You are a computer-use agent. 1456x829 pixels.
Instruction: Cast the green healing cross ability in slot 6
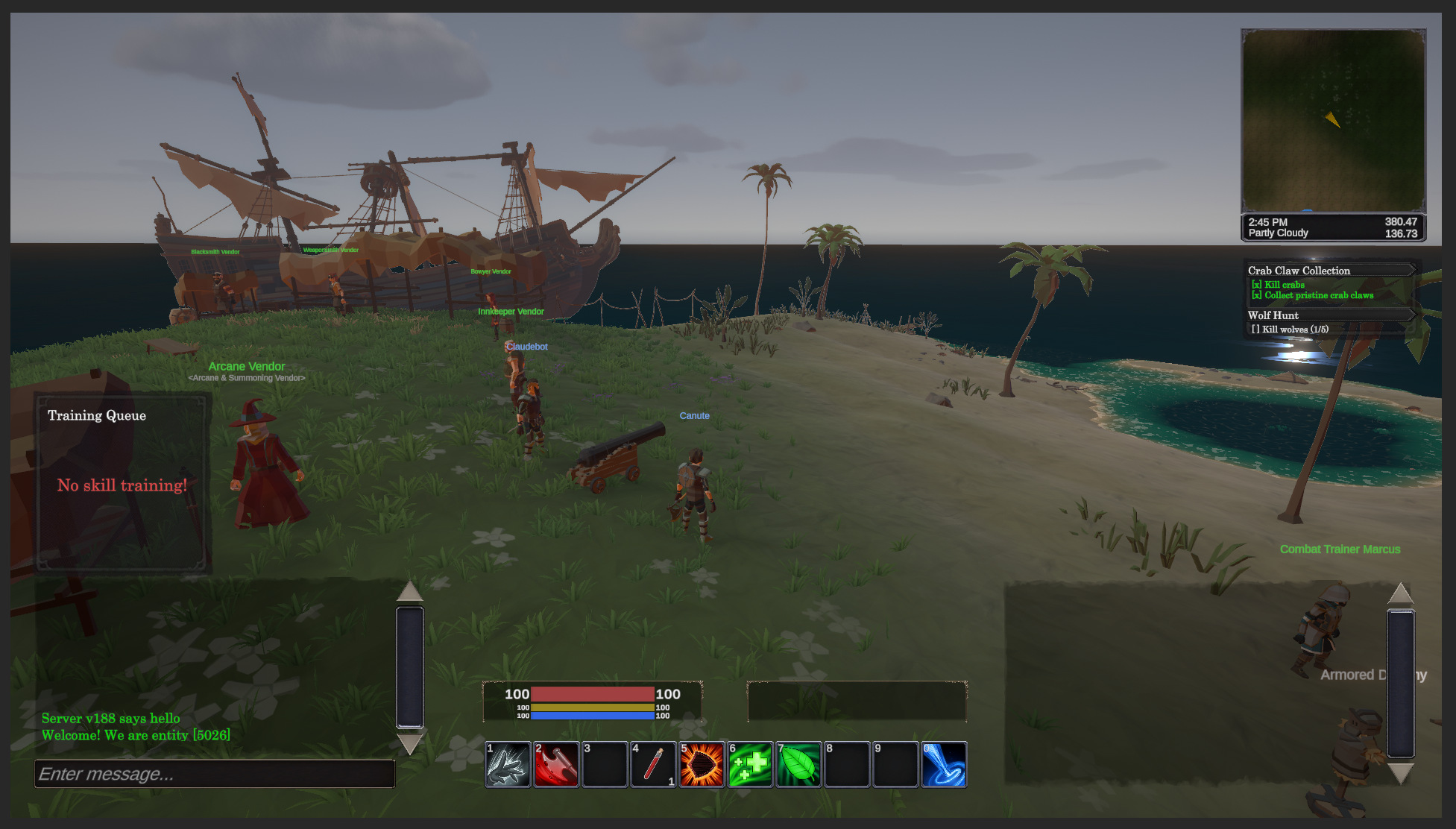point(751,764)
